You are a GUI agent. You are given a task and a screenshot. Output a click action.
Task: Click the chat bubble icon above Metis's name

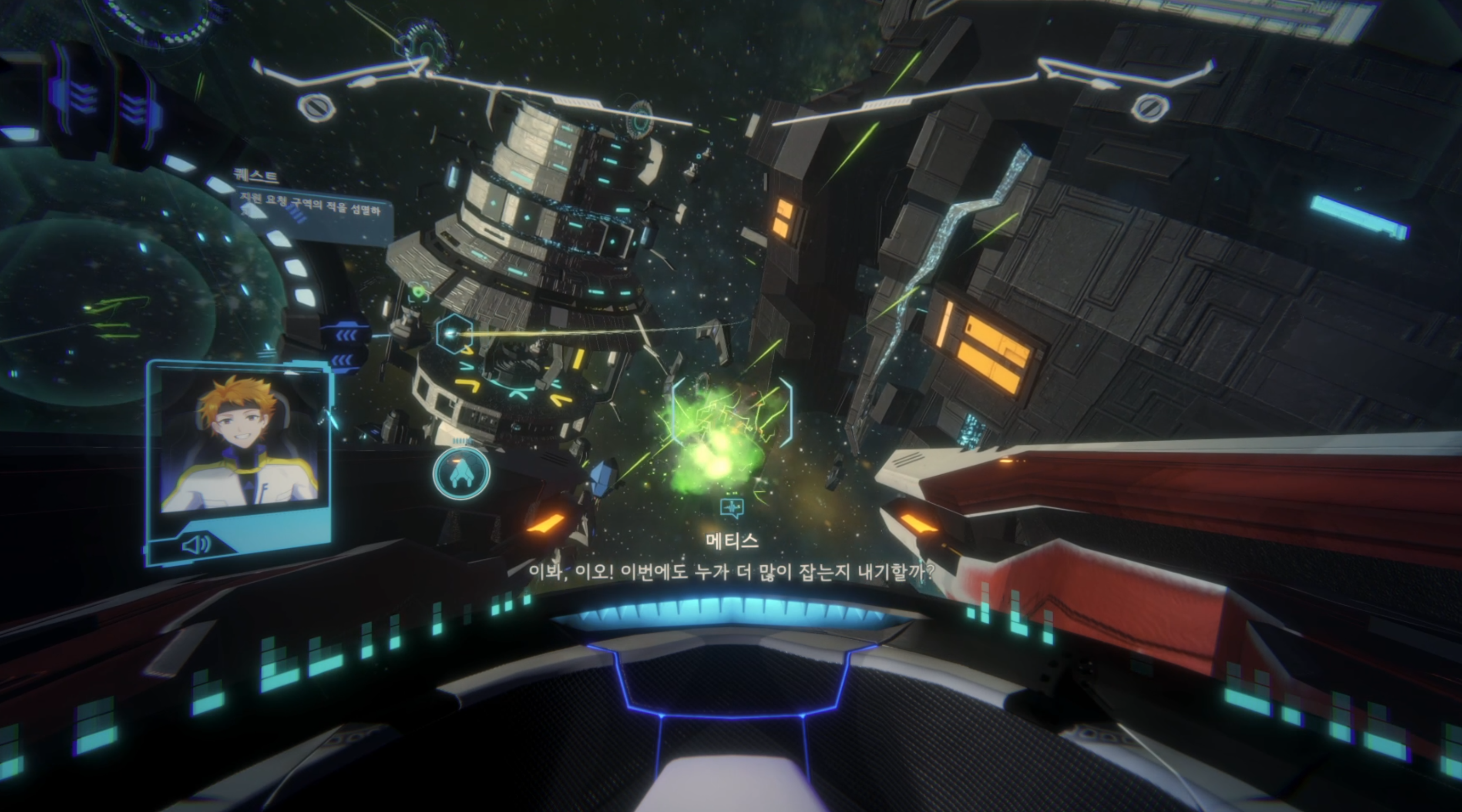click(x=732, y=507)
